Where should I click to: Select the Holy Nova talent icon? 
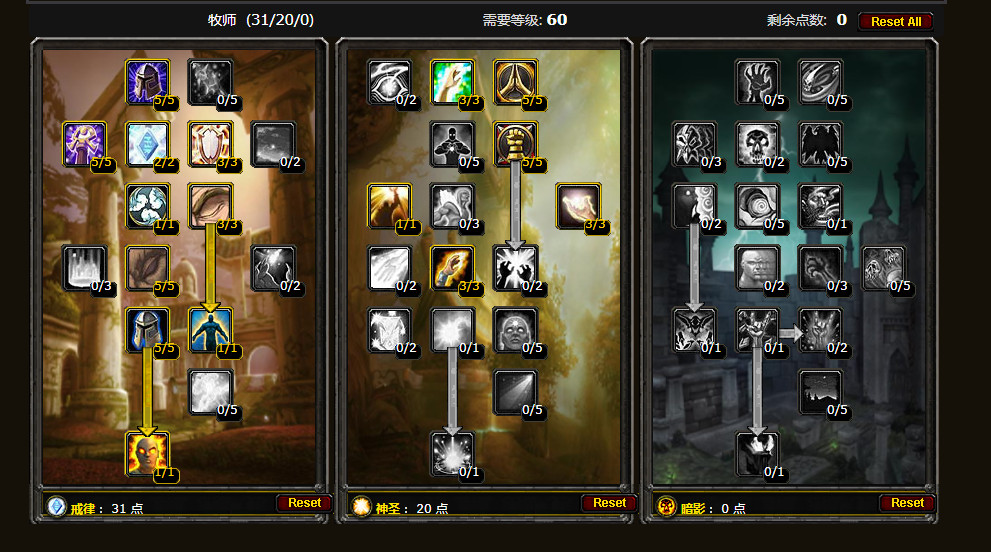click(x=389, y=205)
